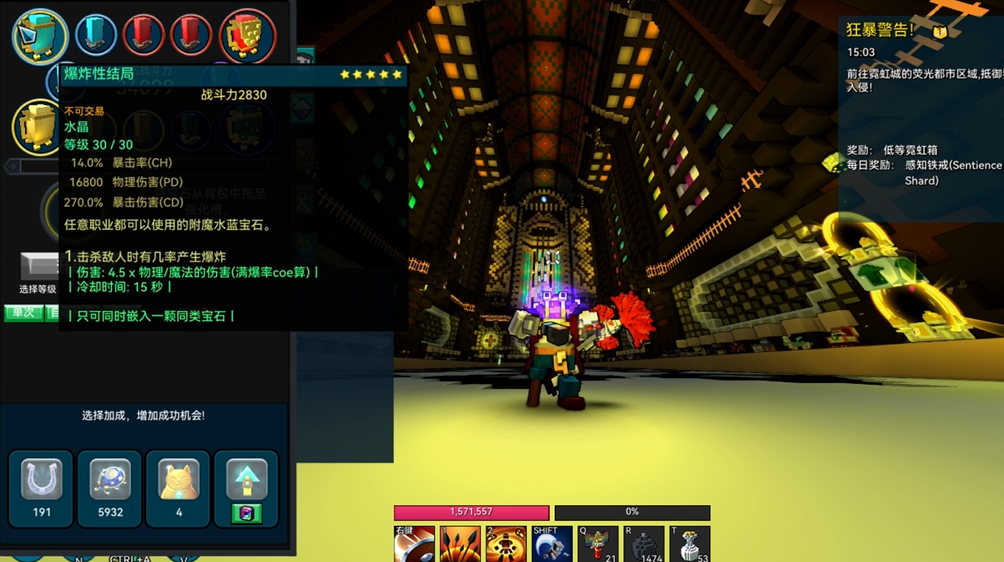Click the green rainbow cube button
The height and width of the screenshot is (562, 1004).
(x=246, y=513)
